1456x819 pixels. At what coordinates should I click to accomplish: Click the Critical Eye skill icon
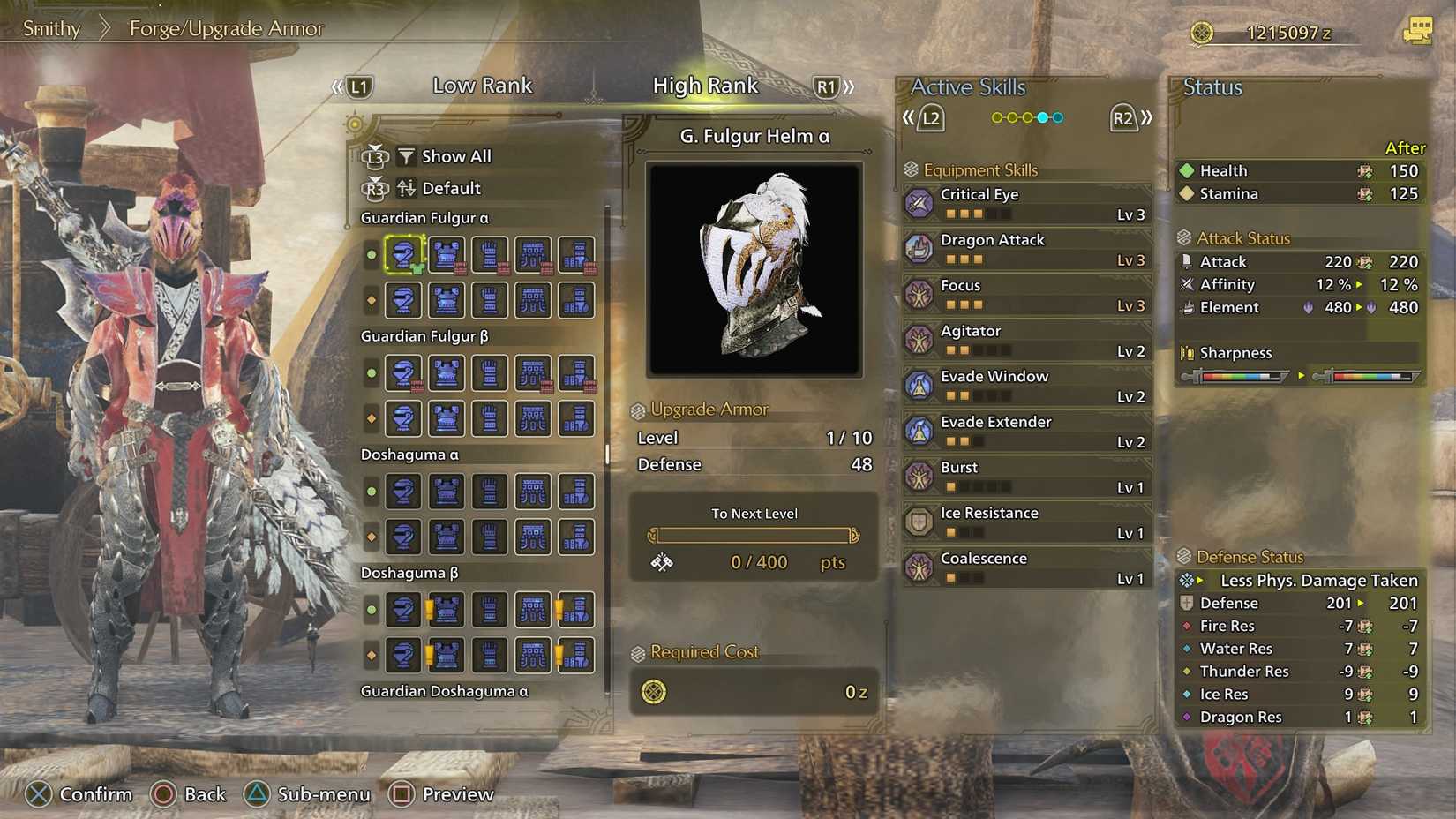tap(919, 203)
